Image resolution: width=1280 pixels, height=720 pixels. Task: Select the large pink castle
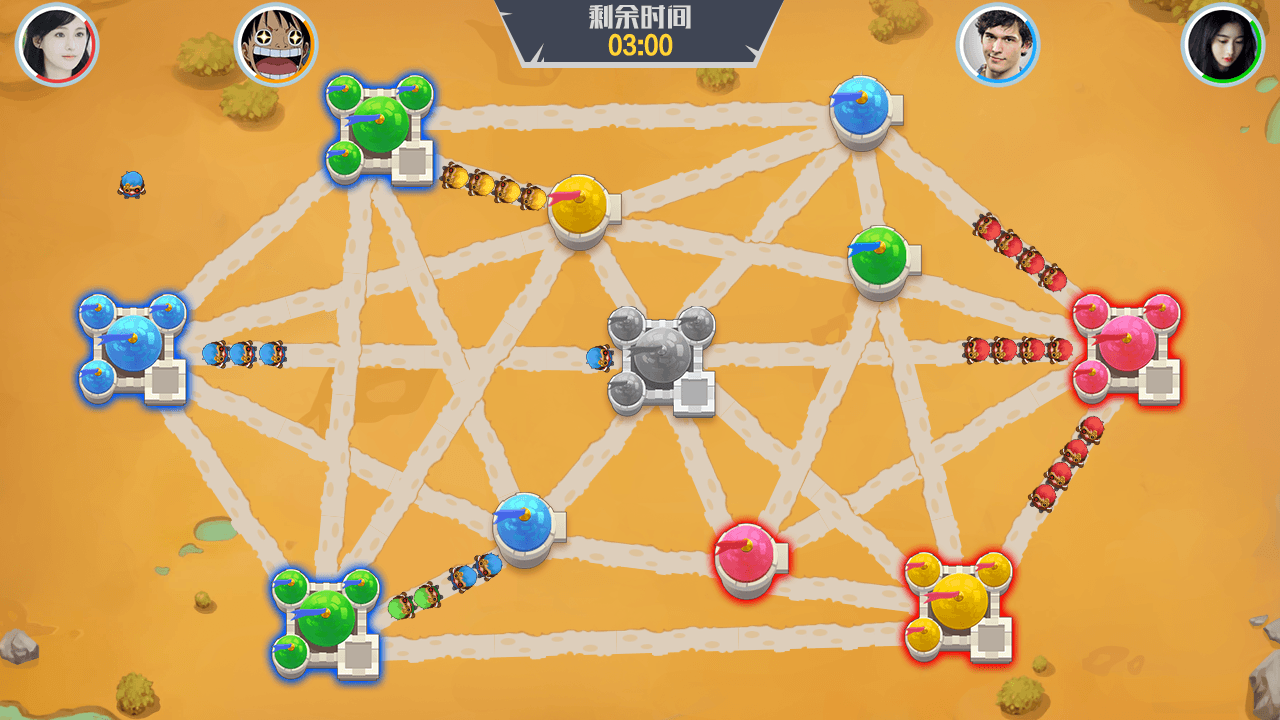1126,348
